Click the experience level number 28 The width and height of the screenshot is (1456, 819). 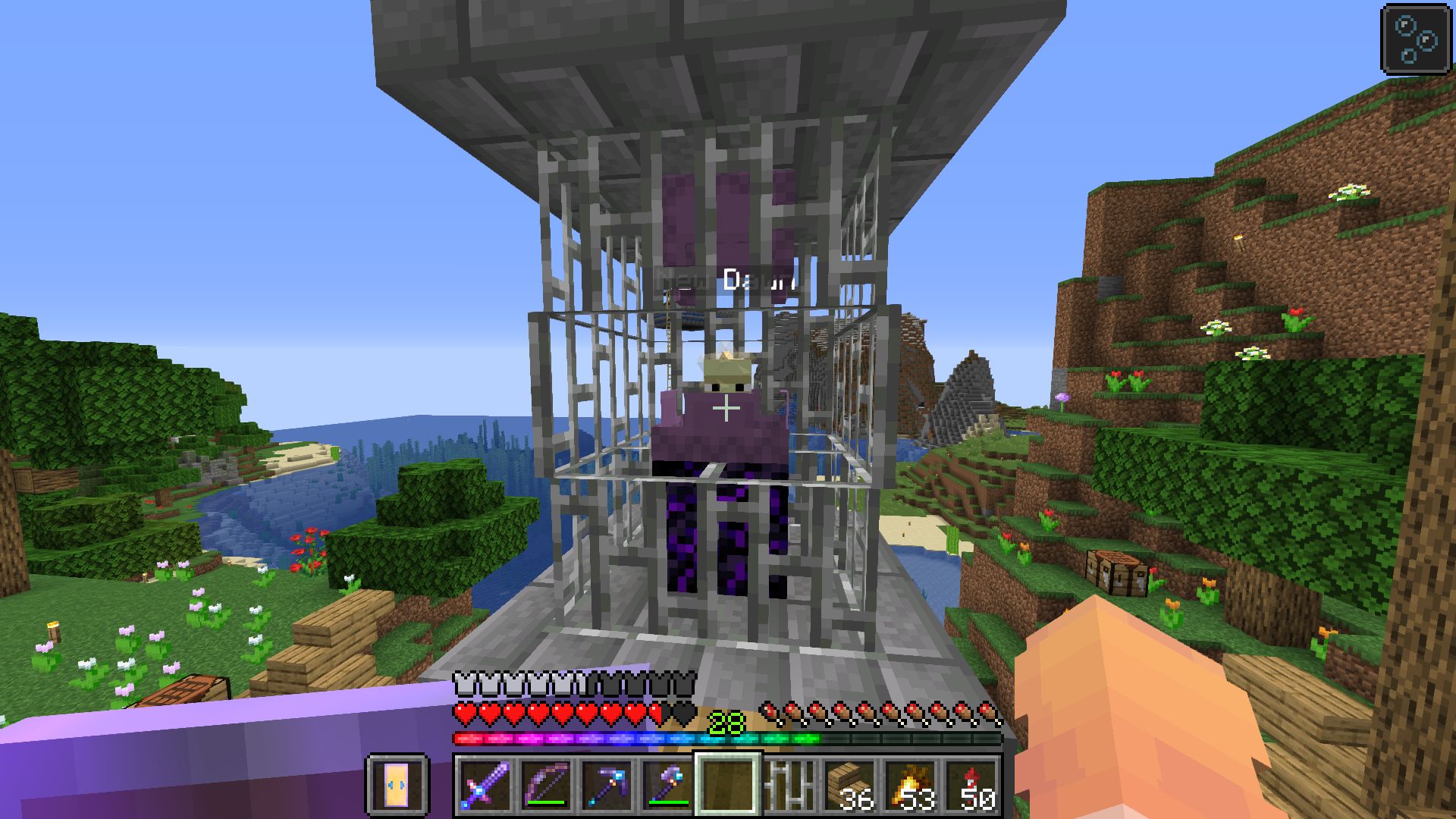click(724, 721)
